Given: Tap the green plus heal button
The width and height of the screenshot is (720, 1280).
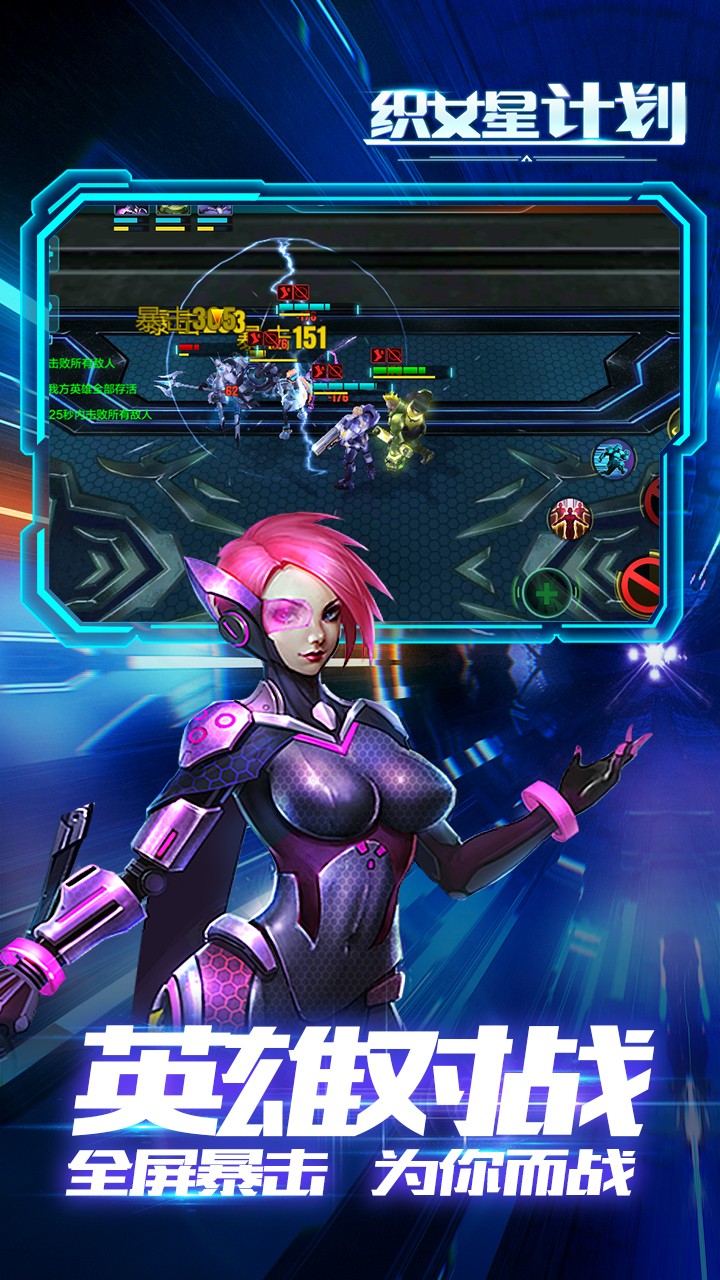Looking at the screenshot, I should pos(546,593).
